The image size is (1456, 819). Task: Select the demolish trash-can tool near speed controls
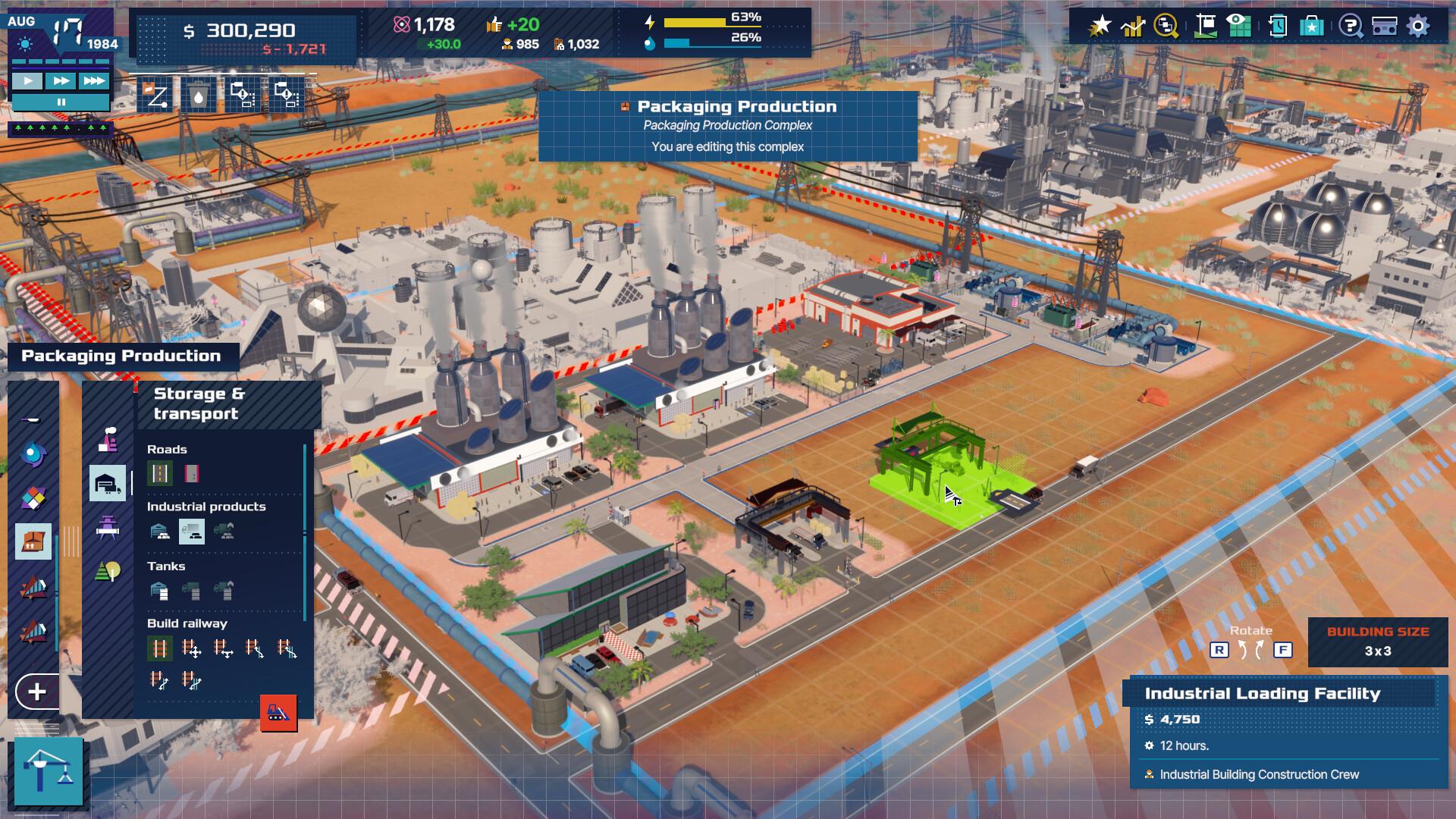click(x=199, y=96)
